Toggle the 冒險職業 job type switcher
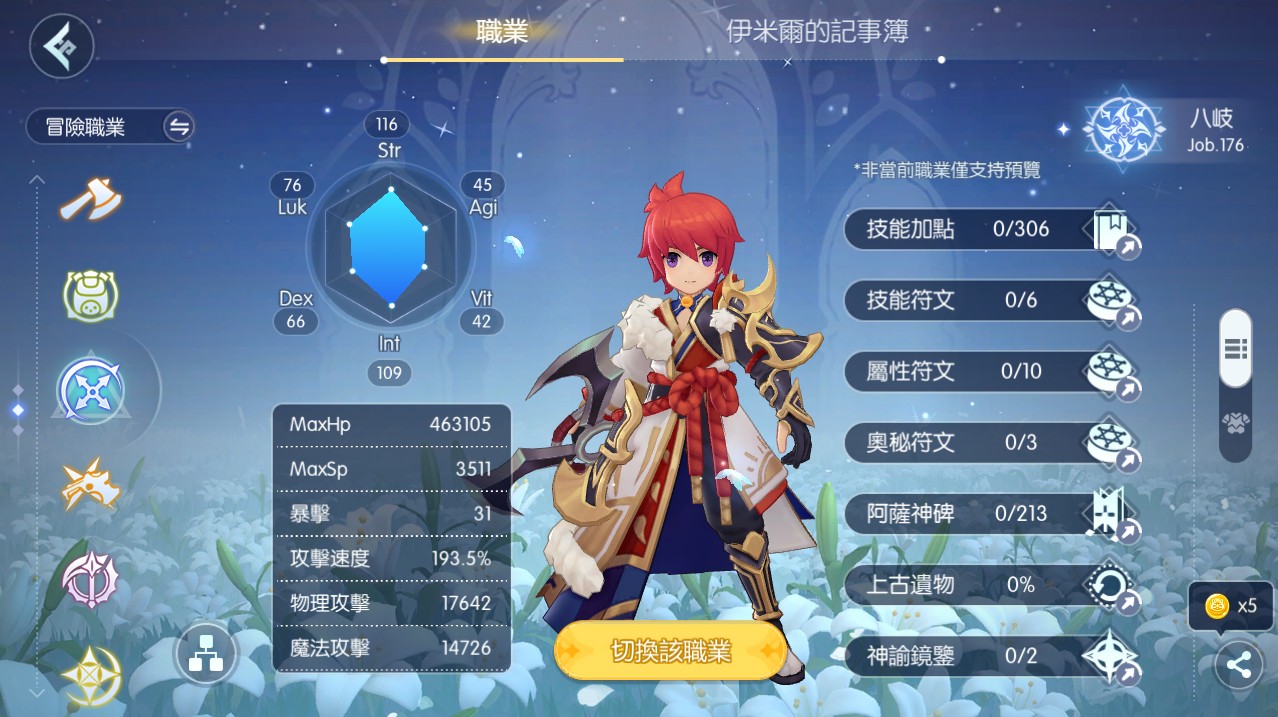Image resolution: width=1278 pixels, height=717 pixels. 179,127
